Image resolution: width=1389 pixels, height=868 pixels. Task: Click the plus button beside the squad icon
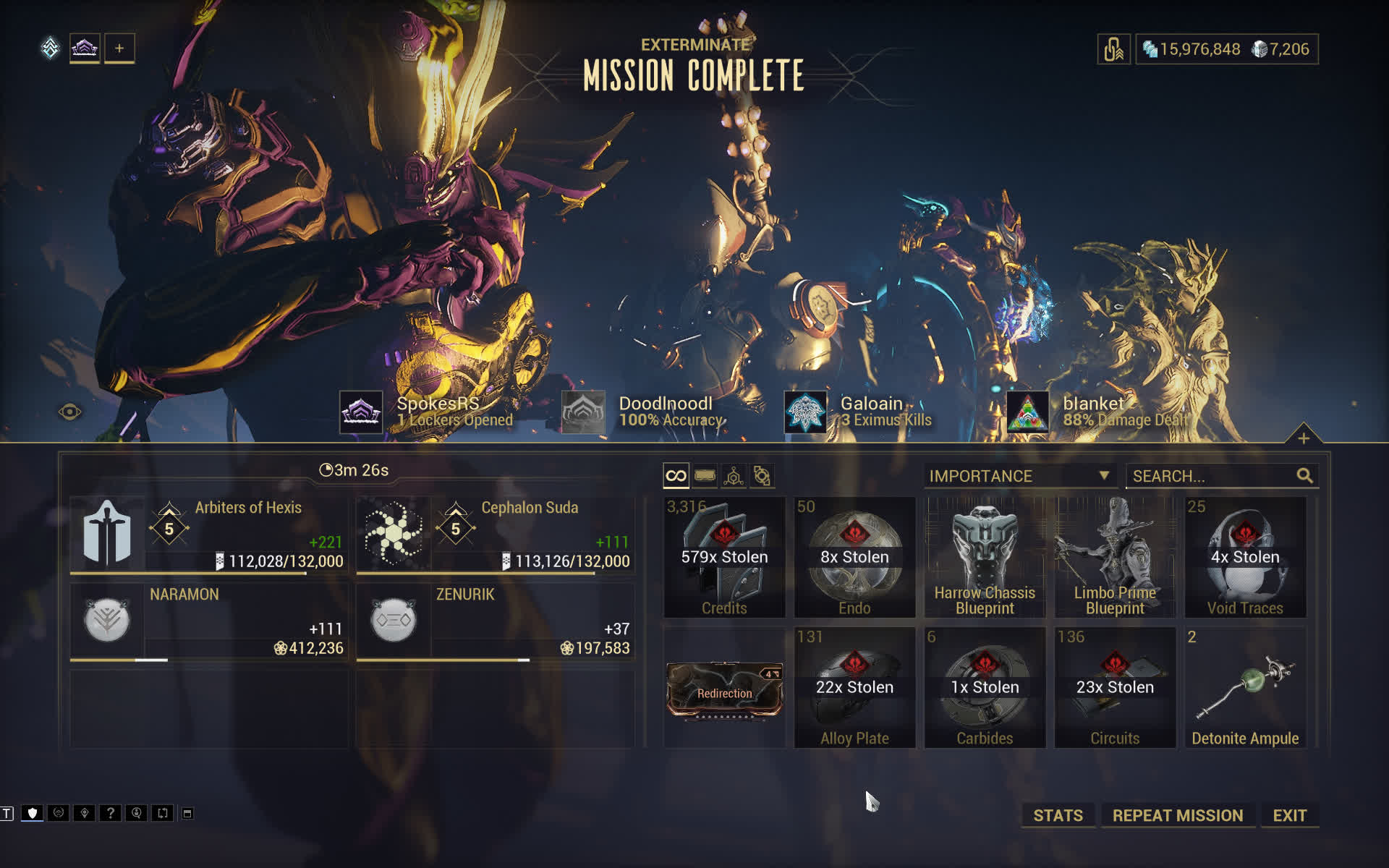pyautogui.click(x=119, y=48)
